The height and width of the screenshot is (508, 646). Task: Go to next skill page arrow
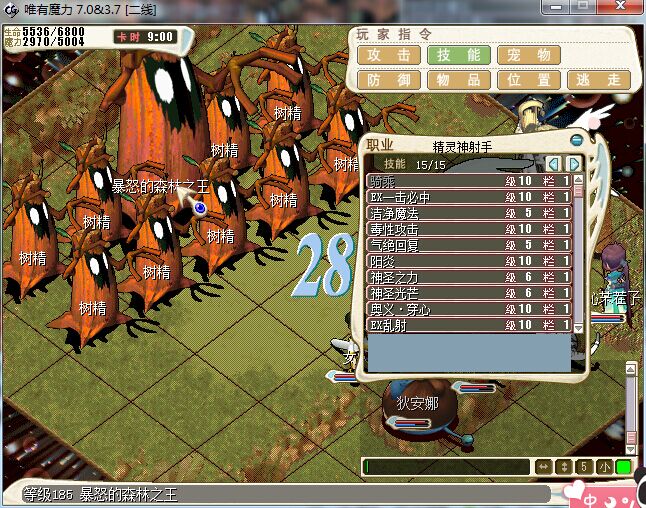point(574,163)
